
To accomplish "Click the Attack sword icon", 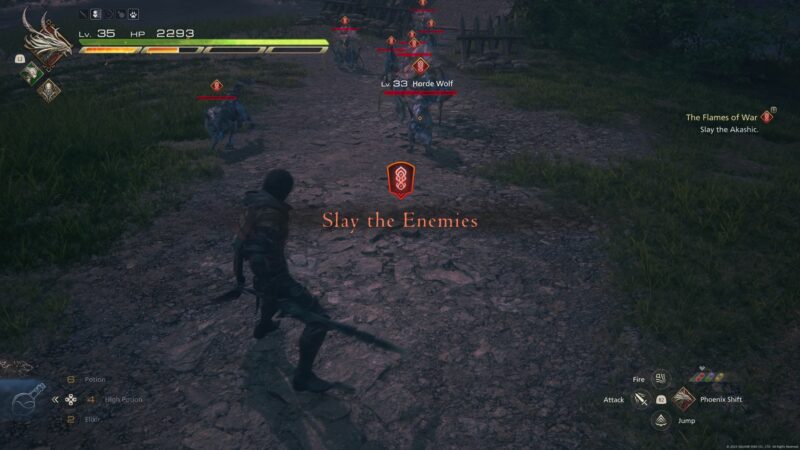I will click(640, 400).
